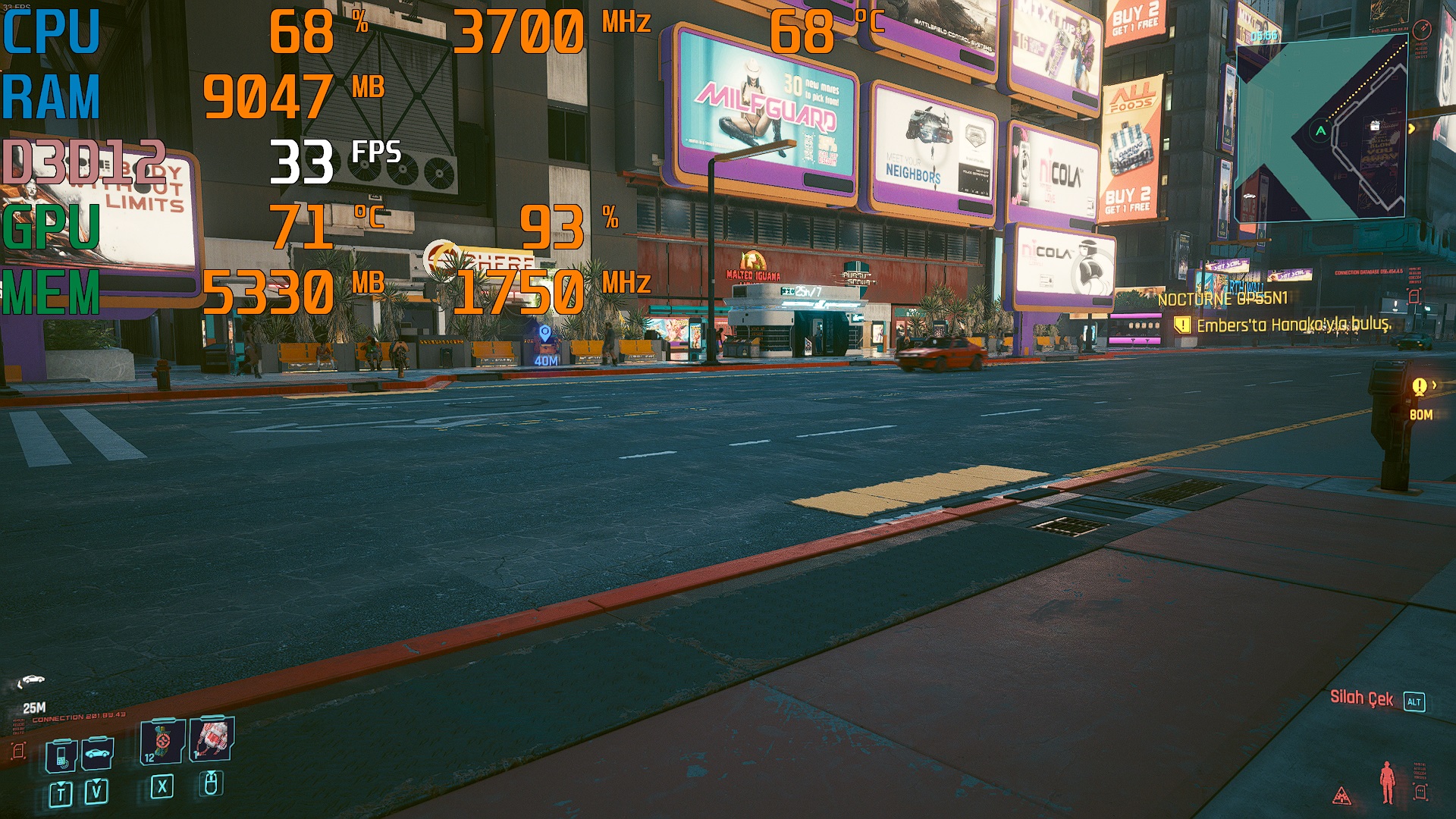Click the shopping marker on the minimap
The width and height of the screenshot is (1456, 819).
tap(1374, 126)
